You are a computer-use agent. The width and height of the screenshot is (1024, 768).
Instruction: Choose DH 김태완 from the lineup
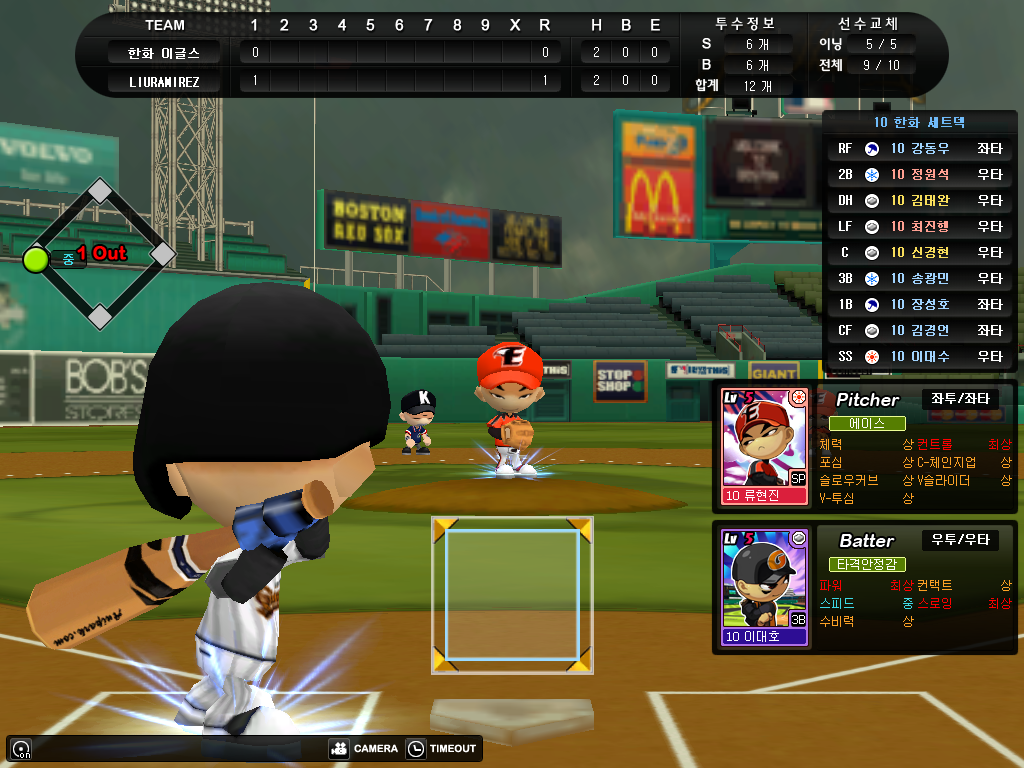coord(920,201)
